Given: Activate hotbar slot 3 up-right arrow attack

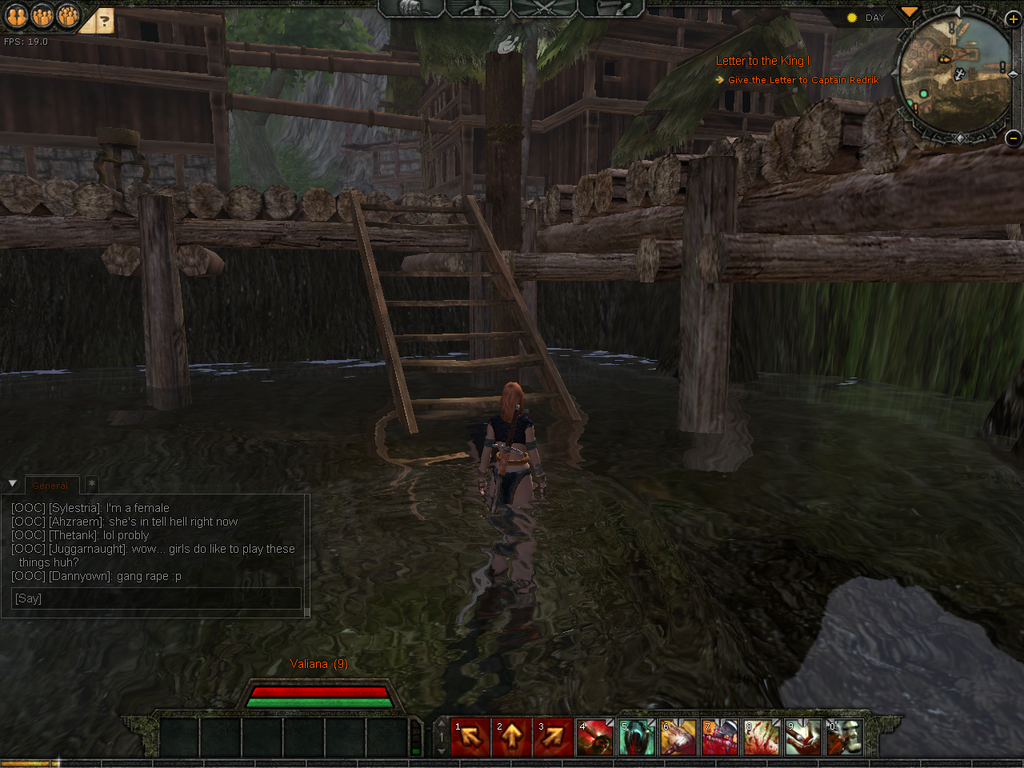Looking at the screenshot, I should point(552,738).
